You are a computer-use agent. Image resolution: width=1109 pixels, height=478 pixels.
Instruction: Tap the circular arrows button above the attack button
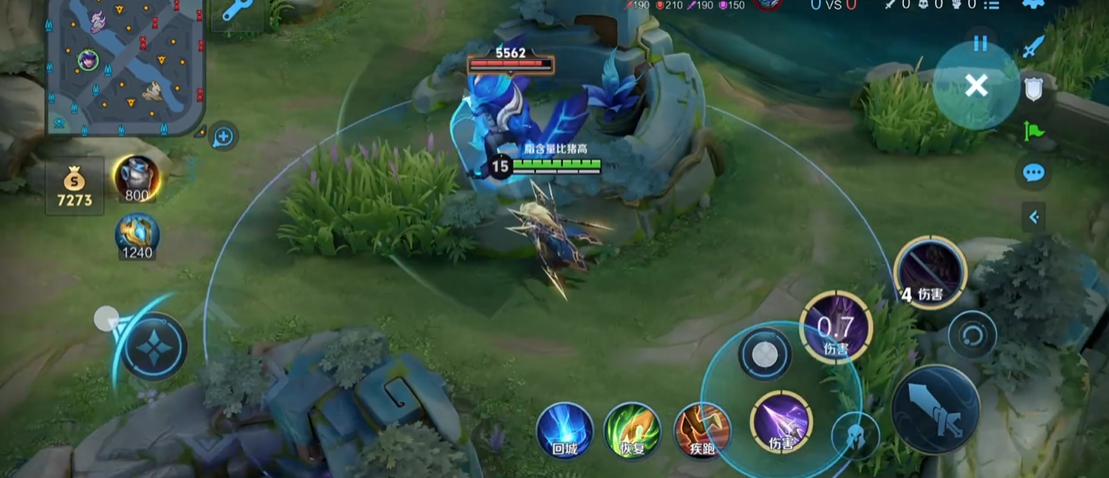point(972,334)
